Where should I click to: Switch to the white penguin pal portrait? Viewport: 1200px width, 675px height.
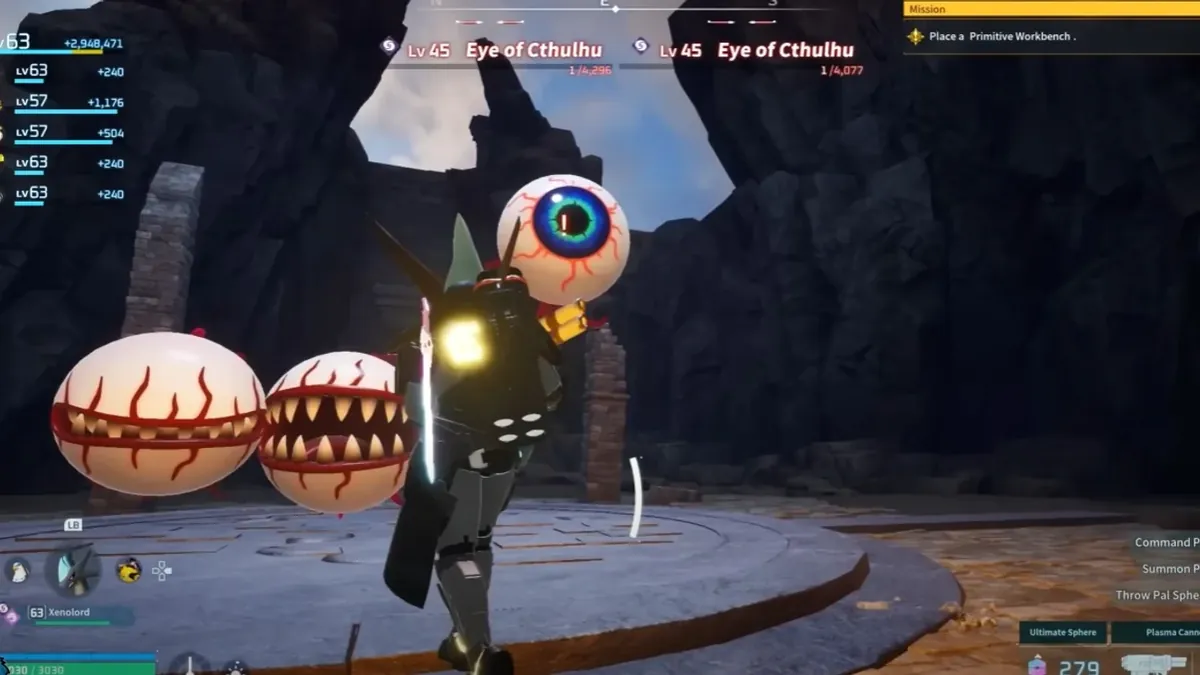17,570
